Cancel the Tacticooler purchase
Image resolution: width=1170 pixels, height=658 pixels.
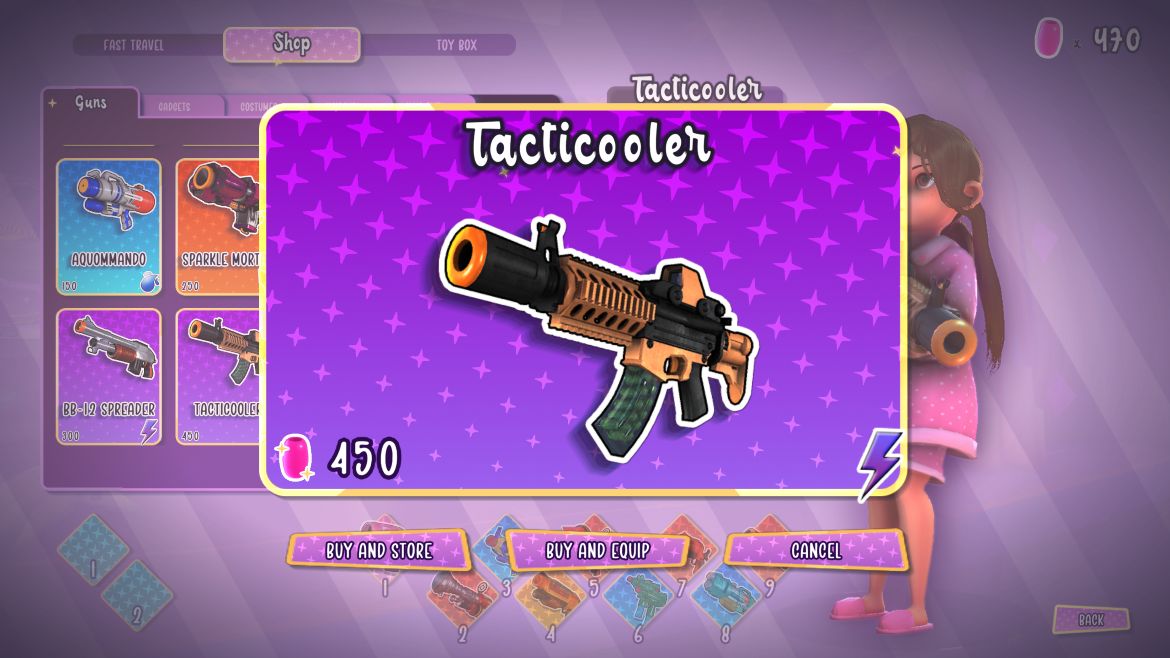tap(816, 550)
